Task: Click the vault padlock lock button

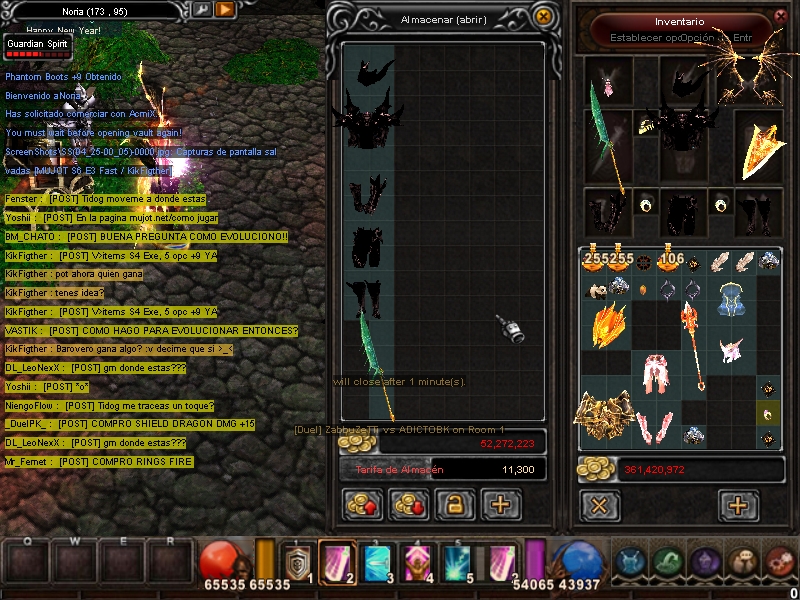Action: [454, 504]
